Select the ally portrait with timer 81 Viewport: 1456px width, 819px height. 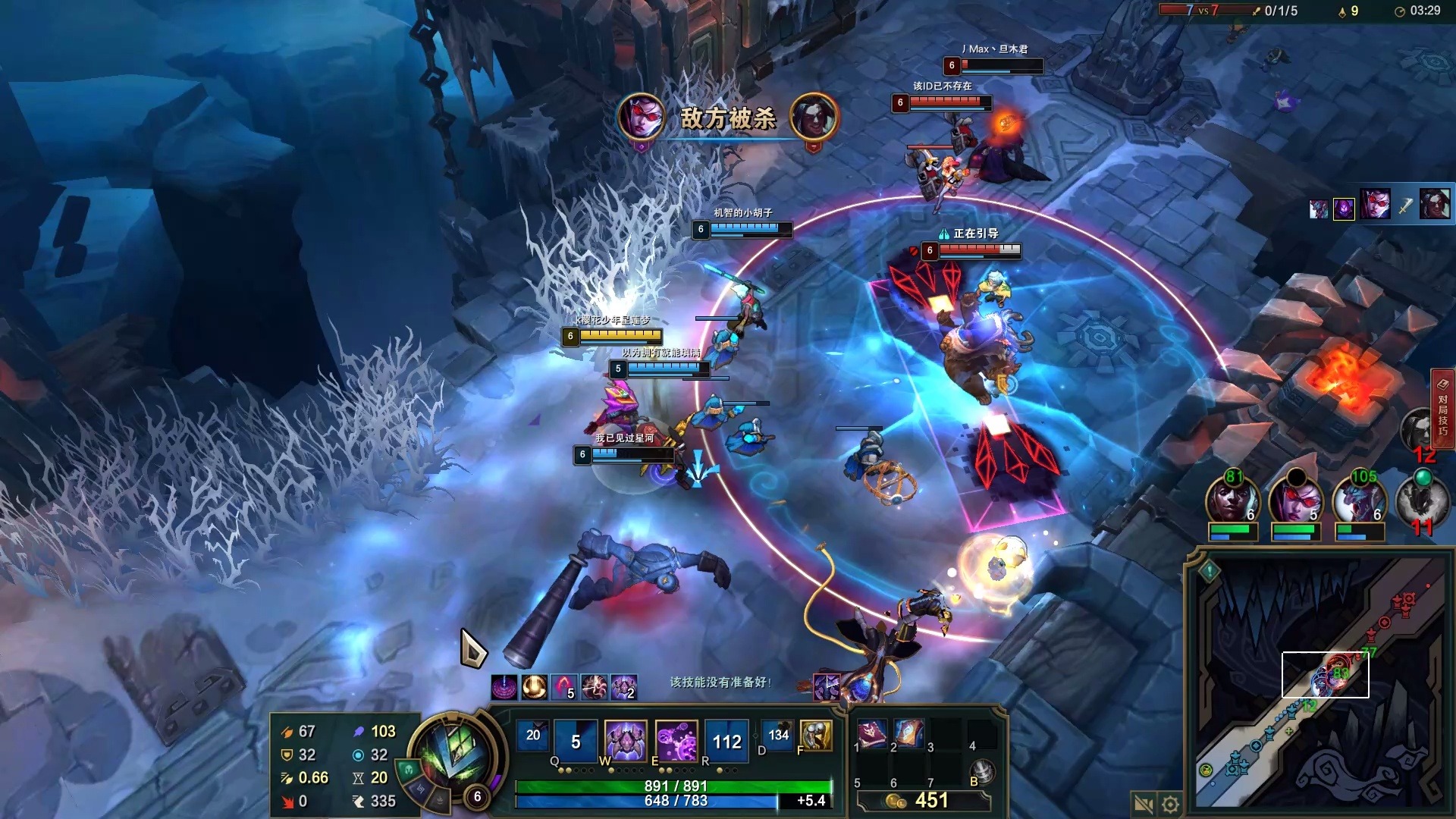[x=1232, y=503]
